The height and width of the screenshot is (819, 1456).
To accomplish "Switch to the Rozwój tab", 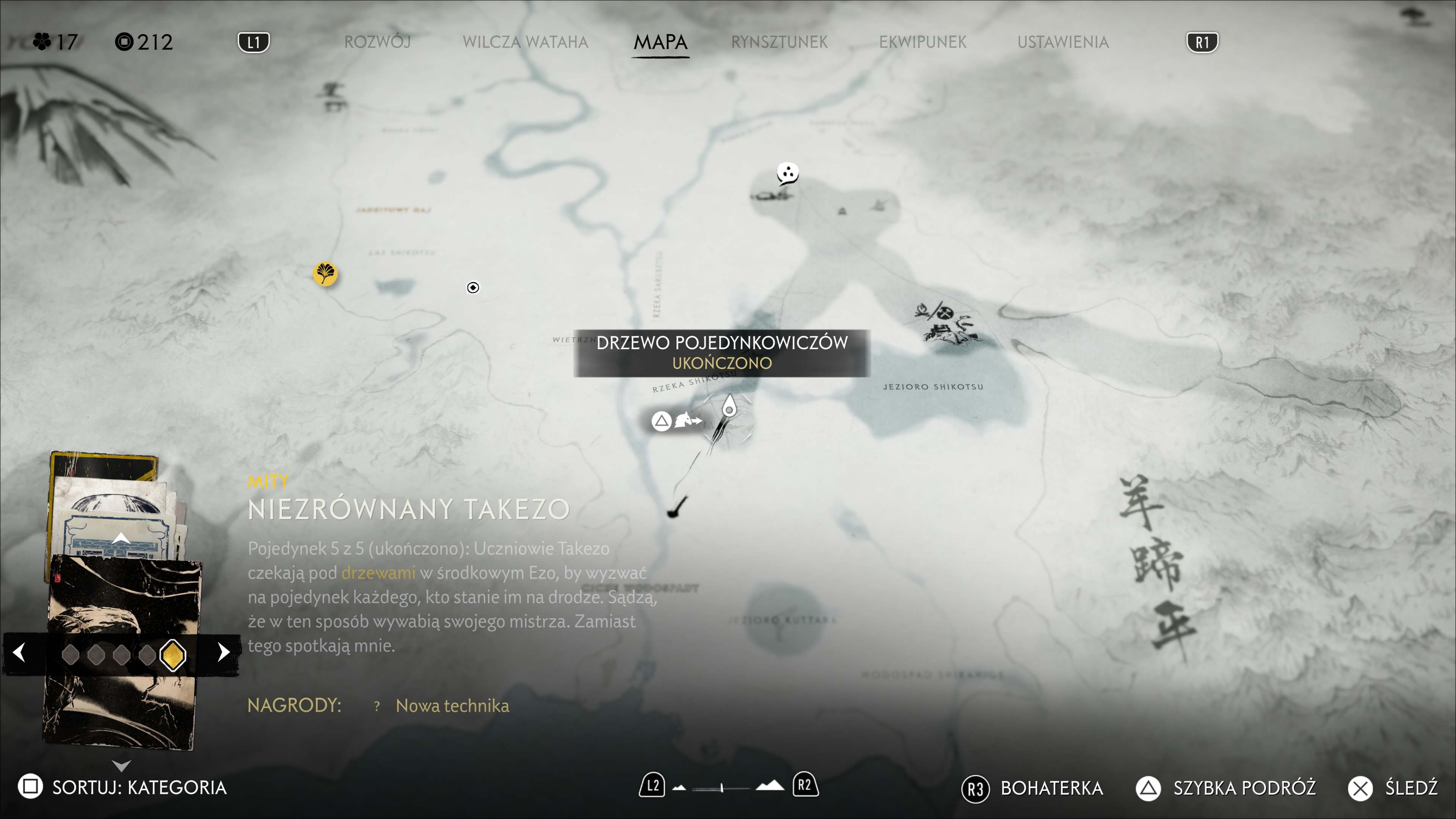I will coord(377,42).
